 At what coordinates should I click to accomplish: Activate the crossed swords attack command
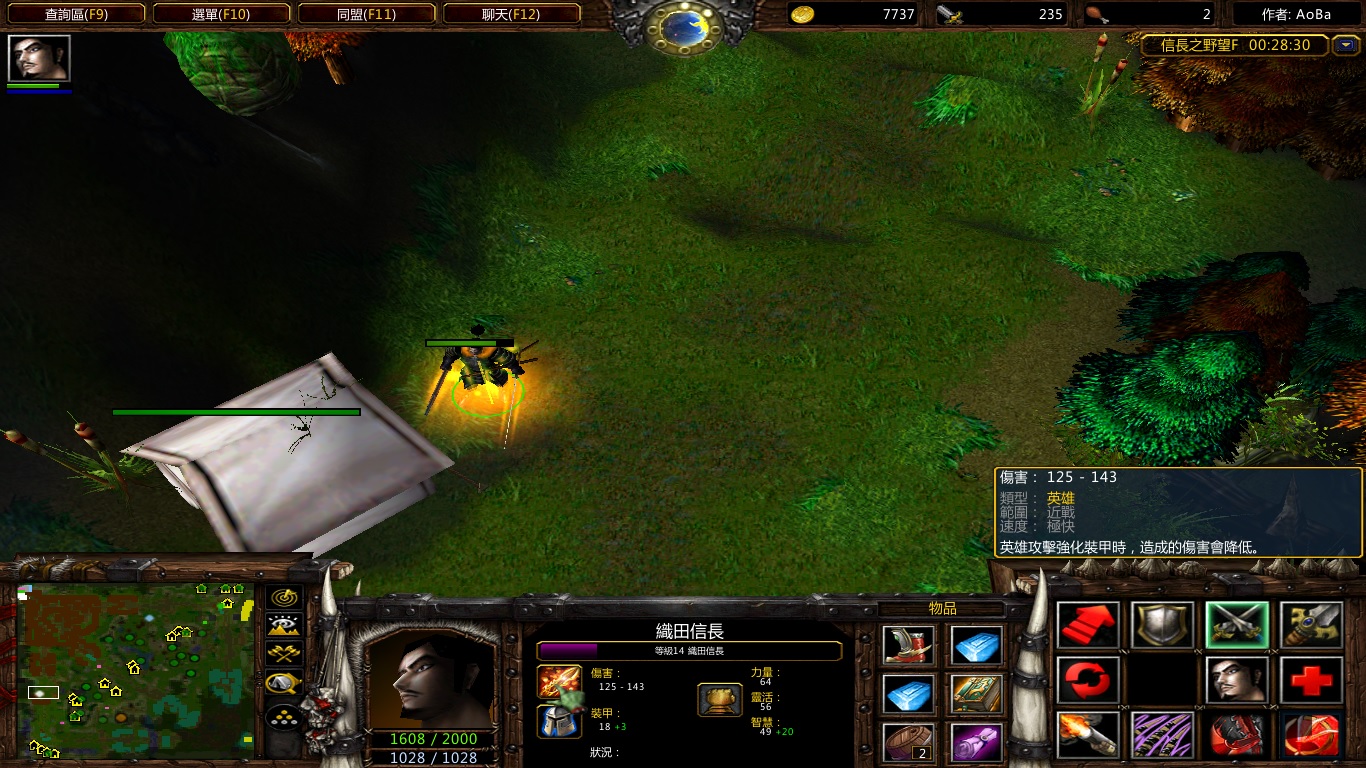tap(1236, 626)
